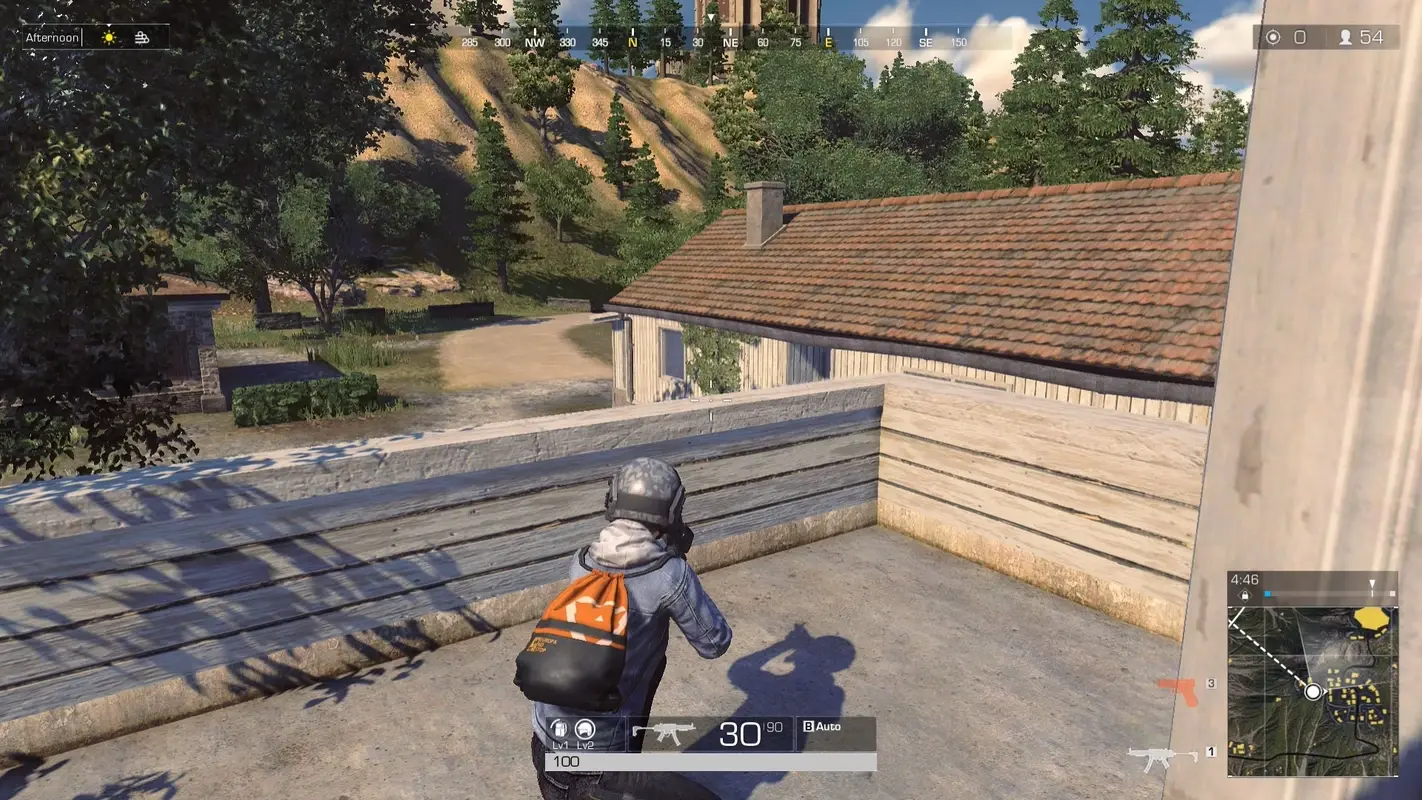Select the orange pistol in weapon slot 3
The height and width of the screenshot is (800, 1422).
(1177, 684)
